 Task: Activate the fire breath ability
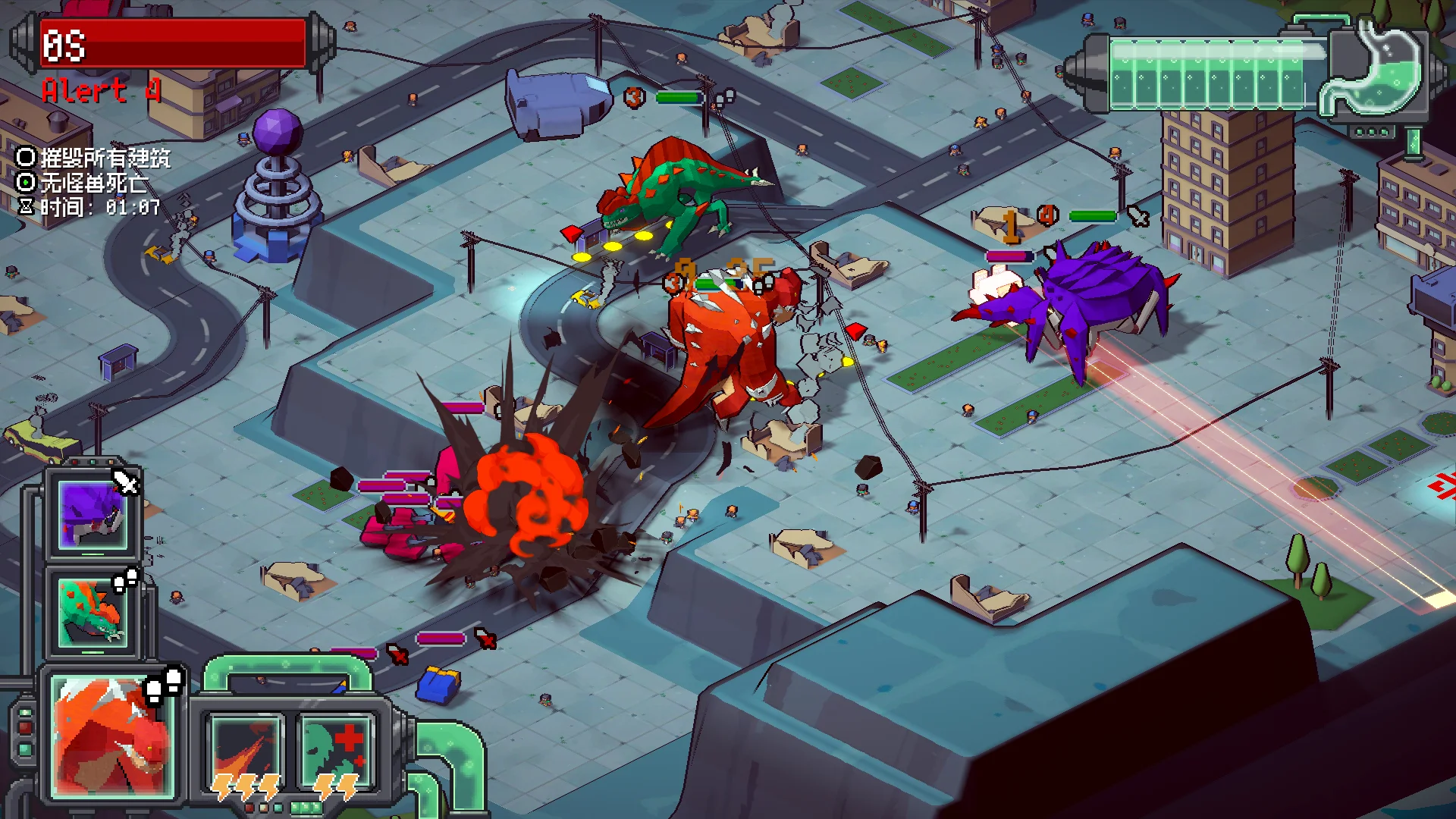(x=246, y=755)
